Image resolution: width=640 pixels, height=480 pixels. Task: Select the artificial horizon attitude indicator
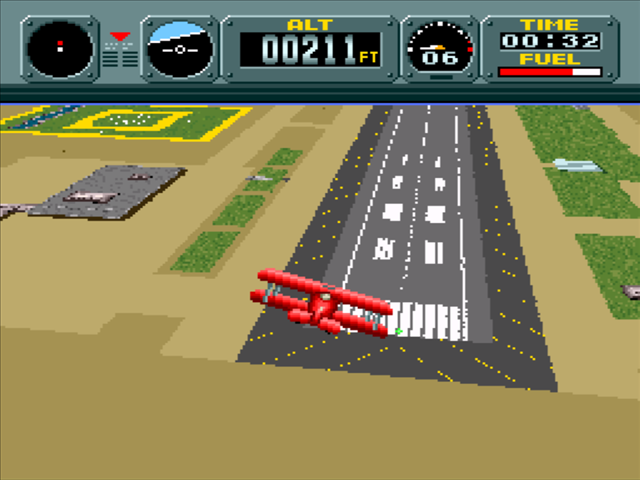pos(180,48)
